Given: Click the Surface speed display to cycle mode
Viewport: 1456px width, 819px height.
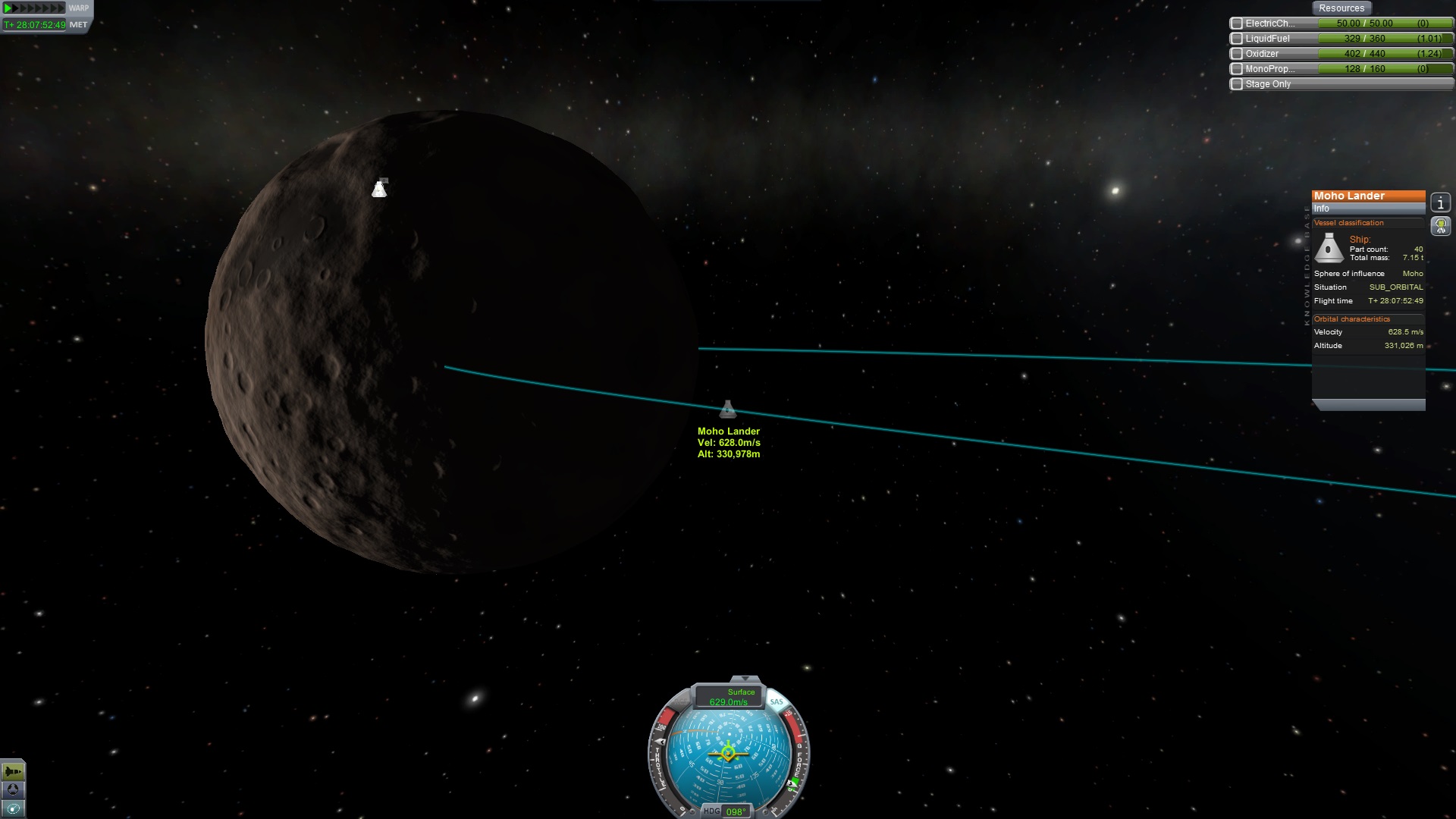Looking at the screenshot, I should tap(729, 697).
